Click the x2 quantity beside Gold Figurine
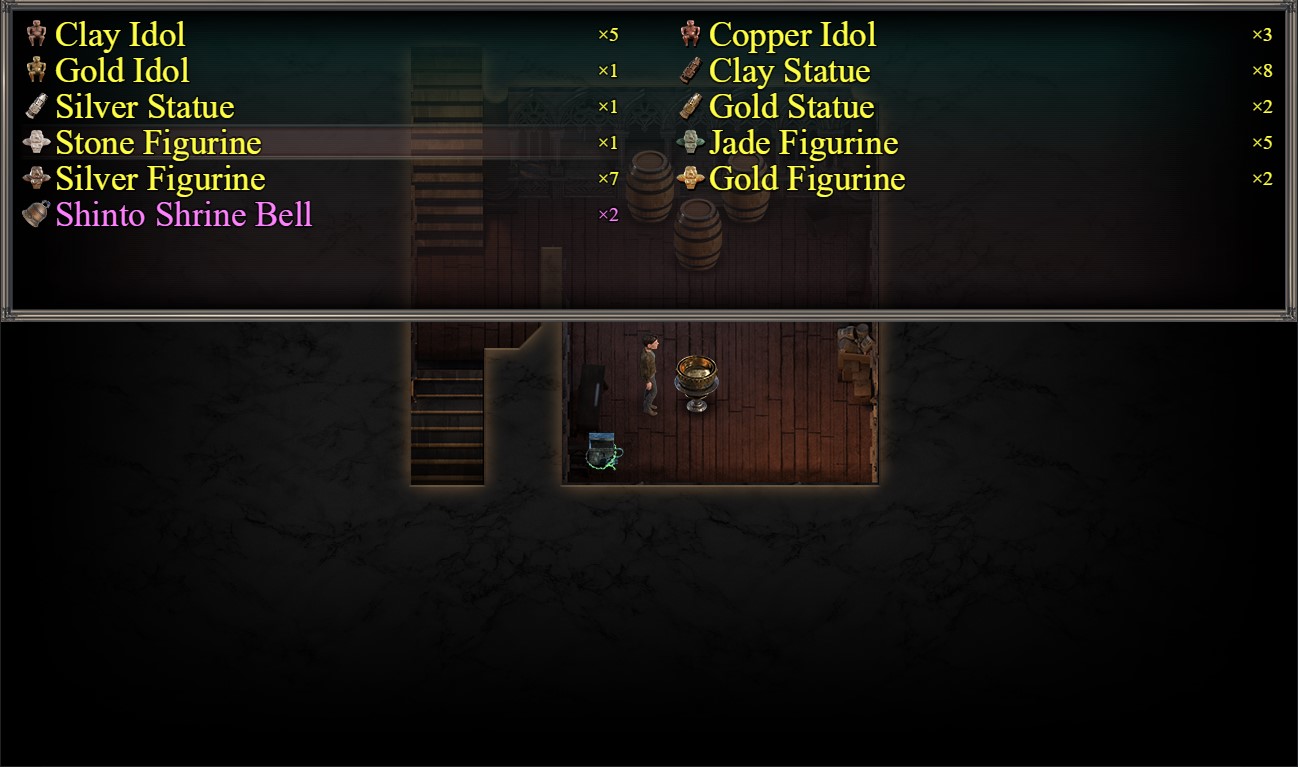 point(1261,178)
